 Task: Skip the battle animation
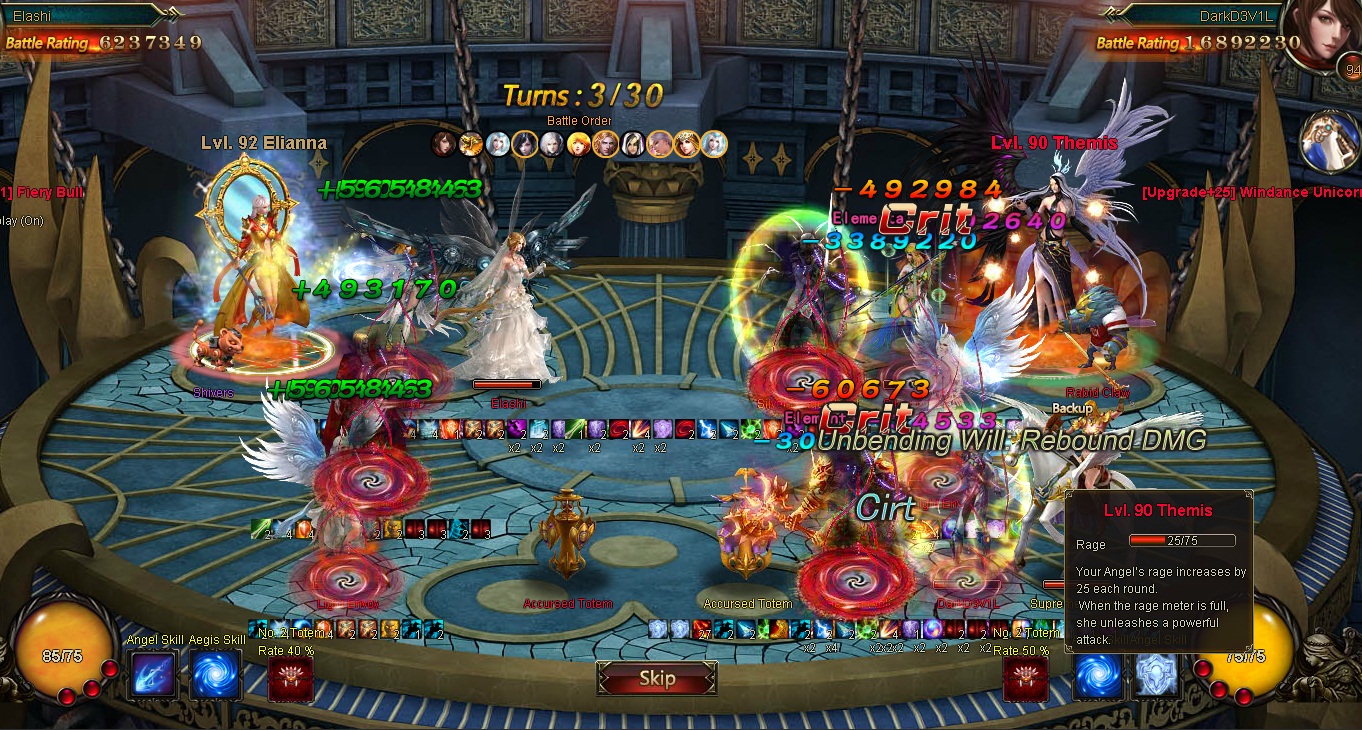pos(657,679)
